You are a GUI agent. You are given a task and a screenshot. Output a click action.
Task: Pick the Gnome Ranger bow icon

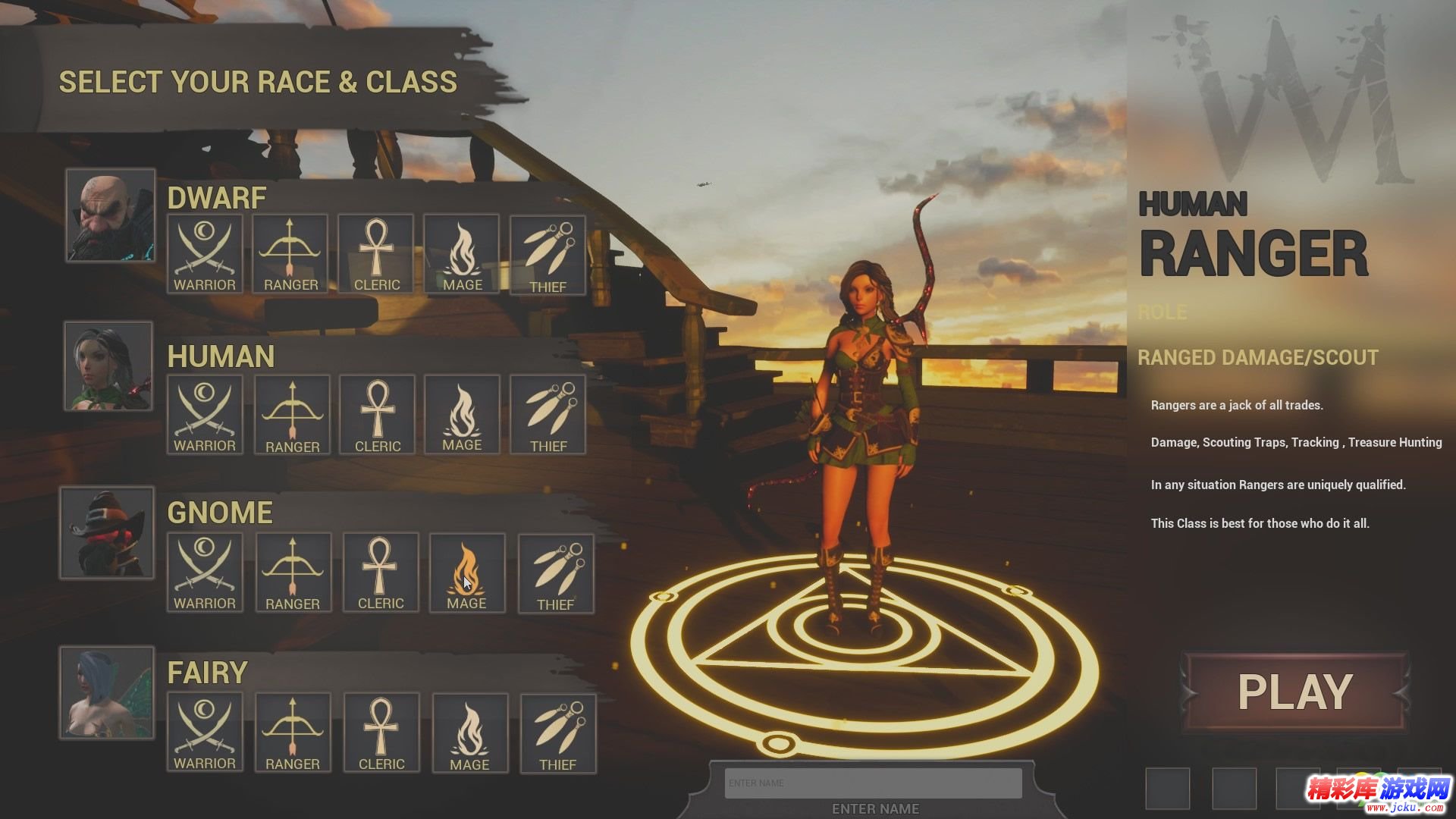(293, 573)
